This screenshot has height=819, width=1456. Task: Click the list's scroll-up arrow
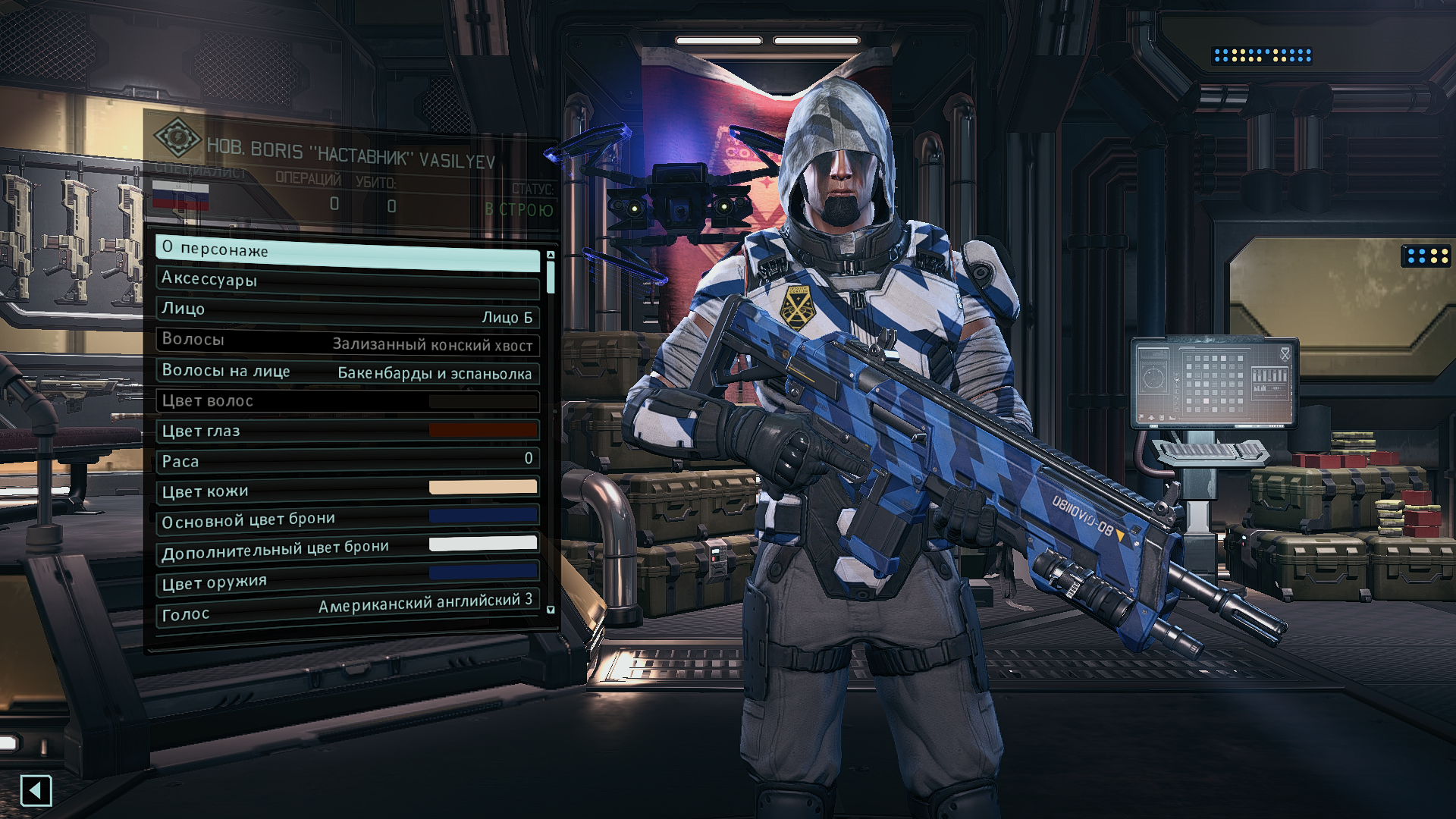(551, 255)
